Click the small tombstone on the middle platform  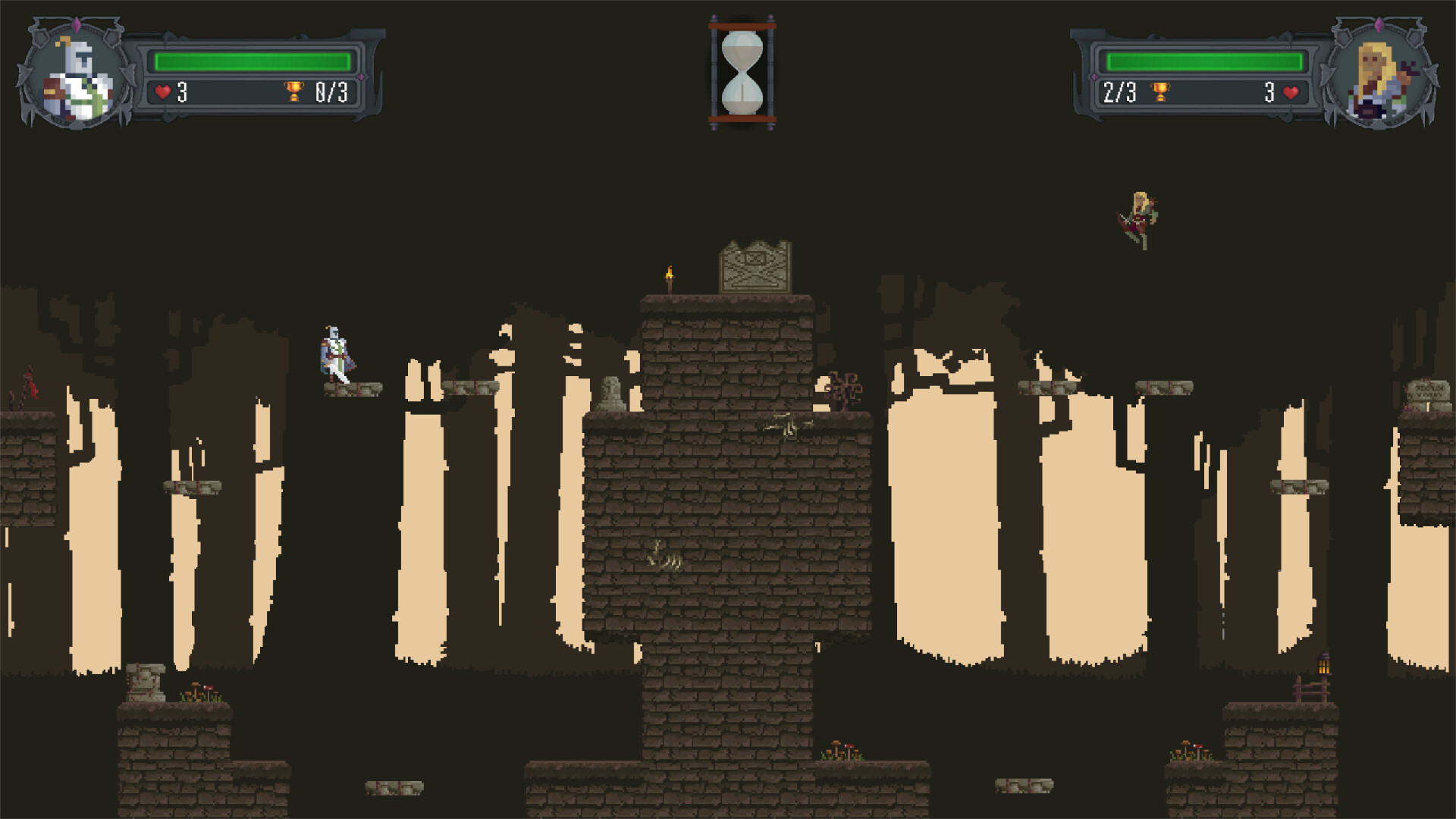point(613,391)
